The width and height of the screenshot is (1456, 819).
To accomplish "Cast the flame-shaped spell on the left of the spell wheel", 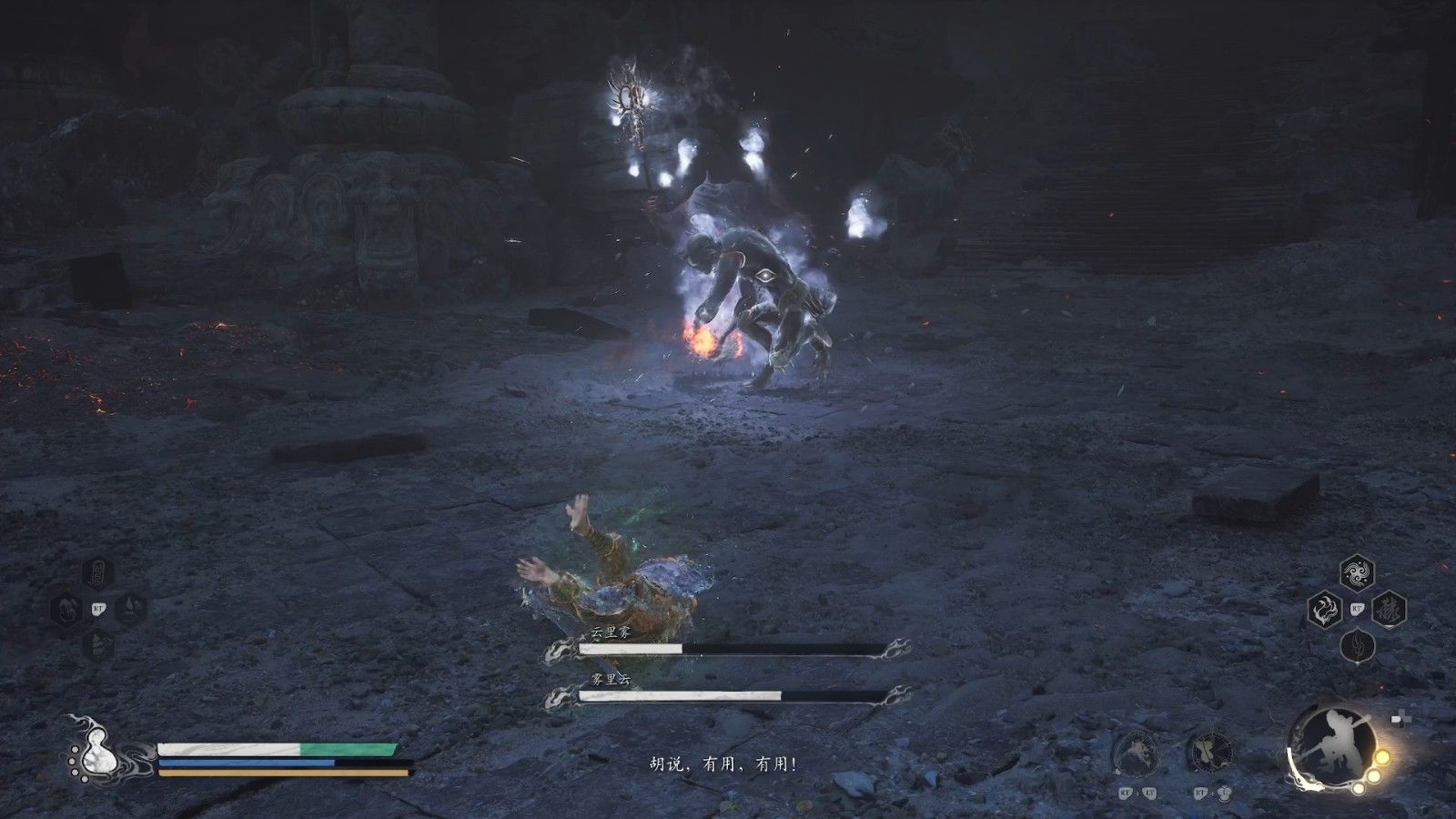I will pyautogui.click(x=1325, y=610).
